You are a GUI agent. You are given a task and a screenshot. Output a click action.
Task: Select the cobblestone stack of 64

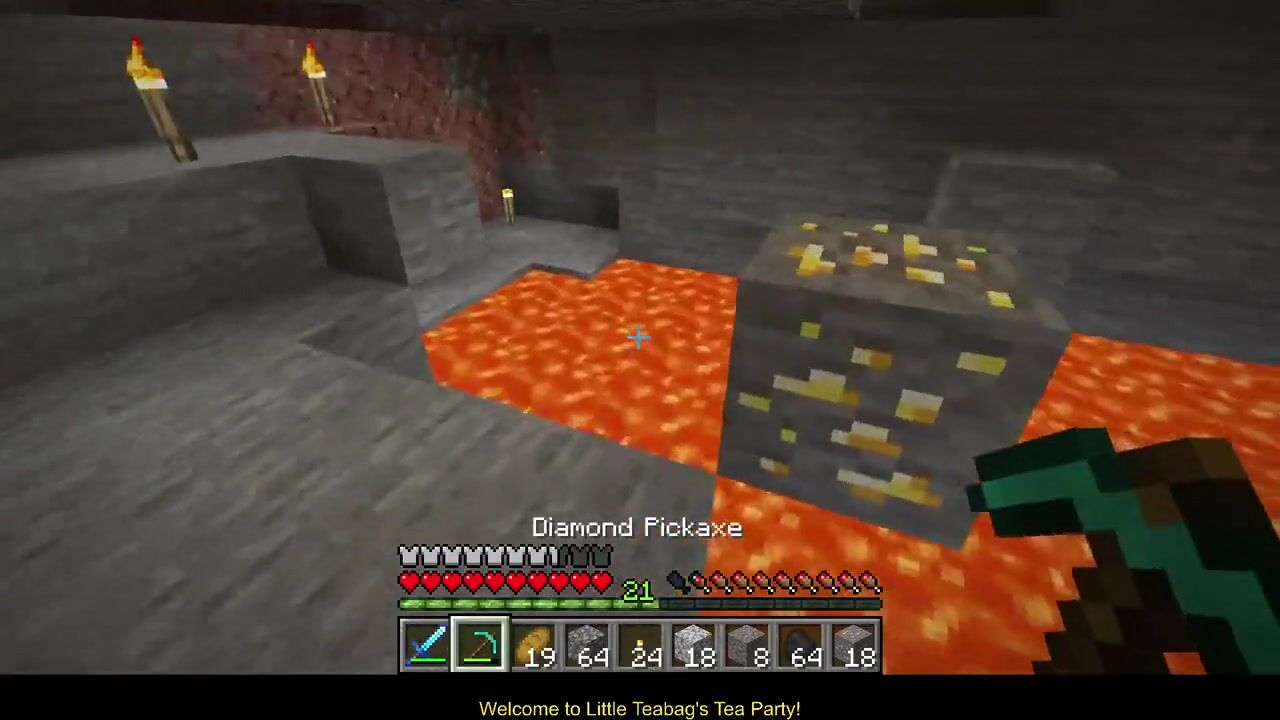[587, 644]
